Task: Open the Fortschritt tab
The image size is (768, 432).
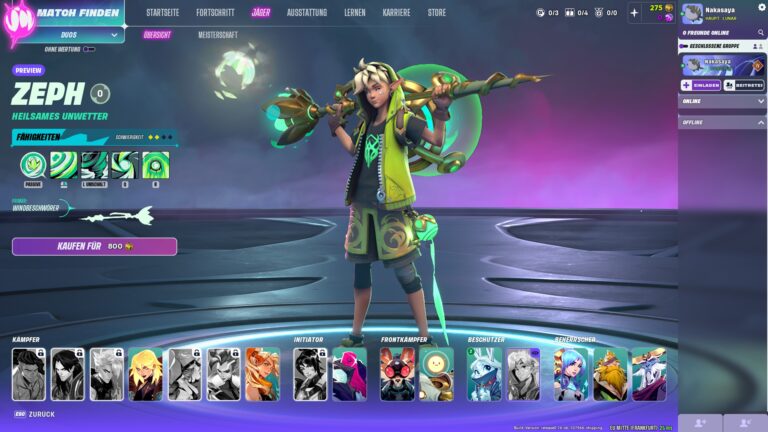Action: 215,13
